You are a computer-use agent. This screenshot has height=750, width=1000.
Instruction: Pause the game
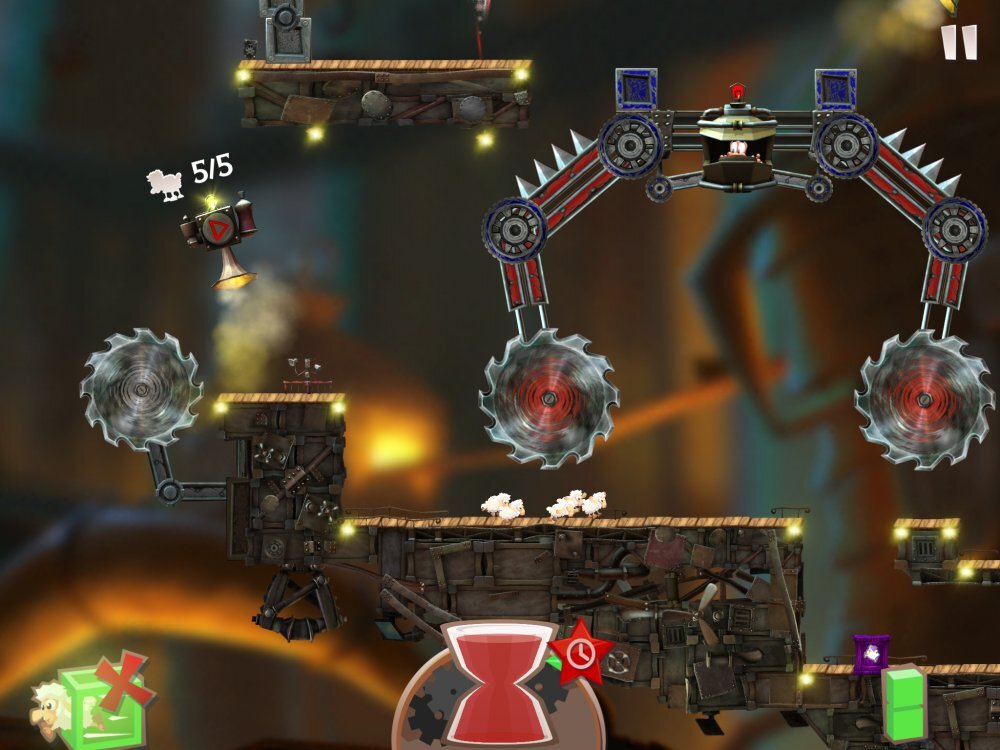959,42
